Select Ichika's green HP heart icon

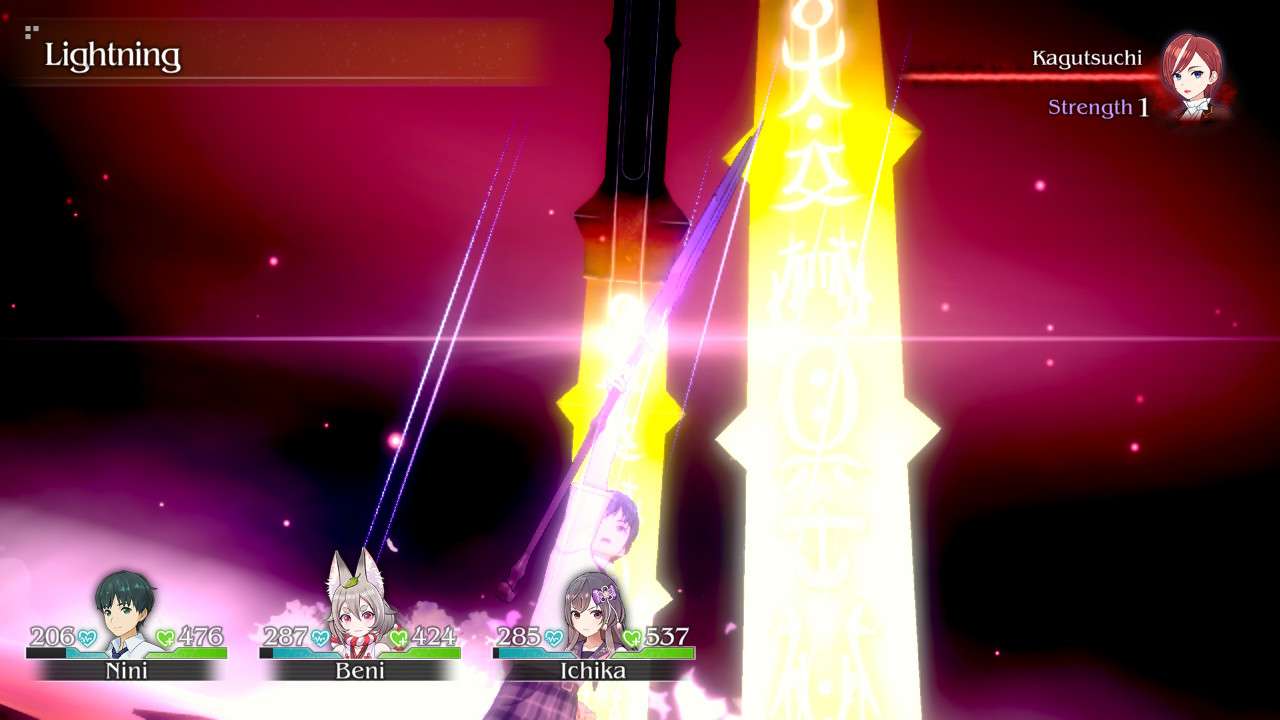tap(632, 635)
